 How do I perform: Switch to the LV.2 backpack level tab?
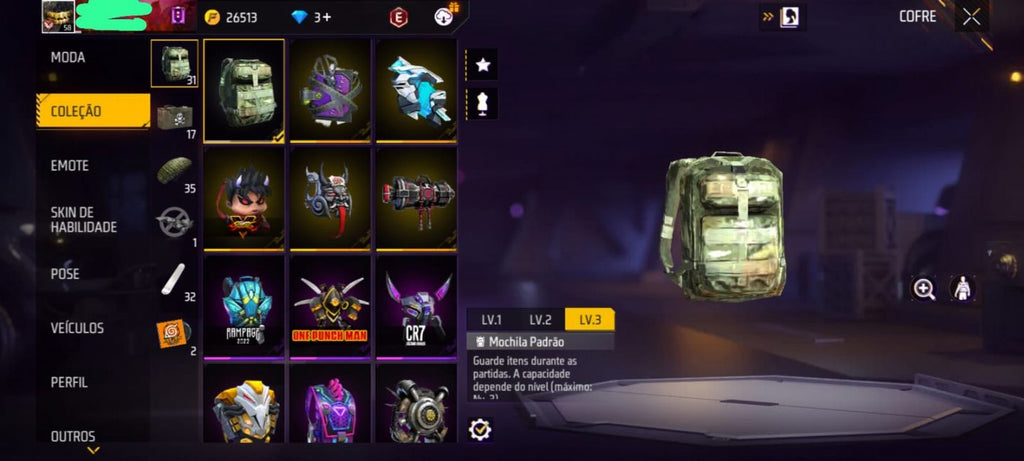540,320
